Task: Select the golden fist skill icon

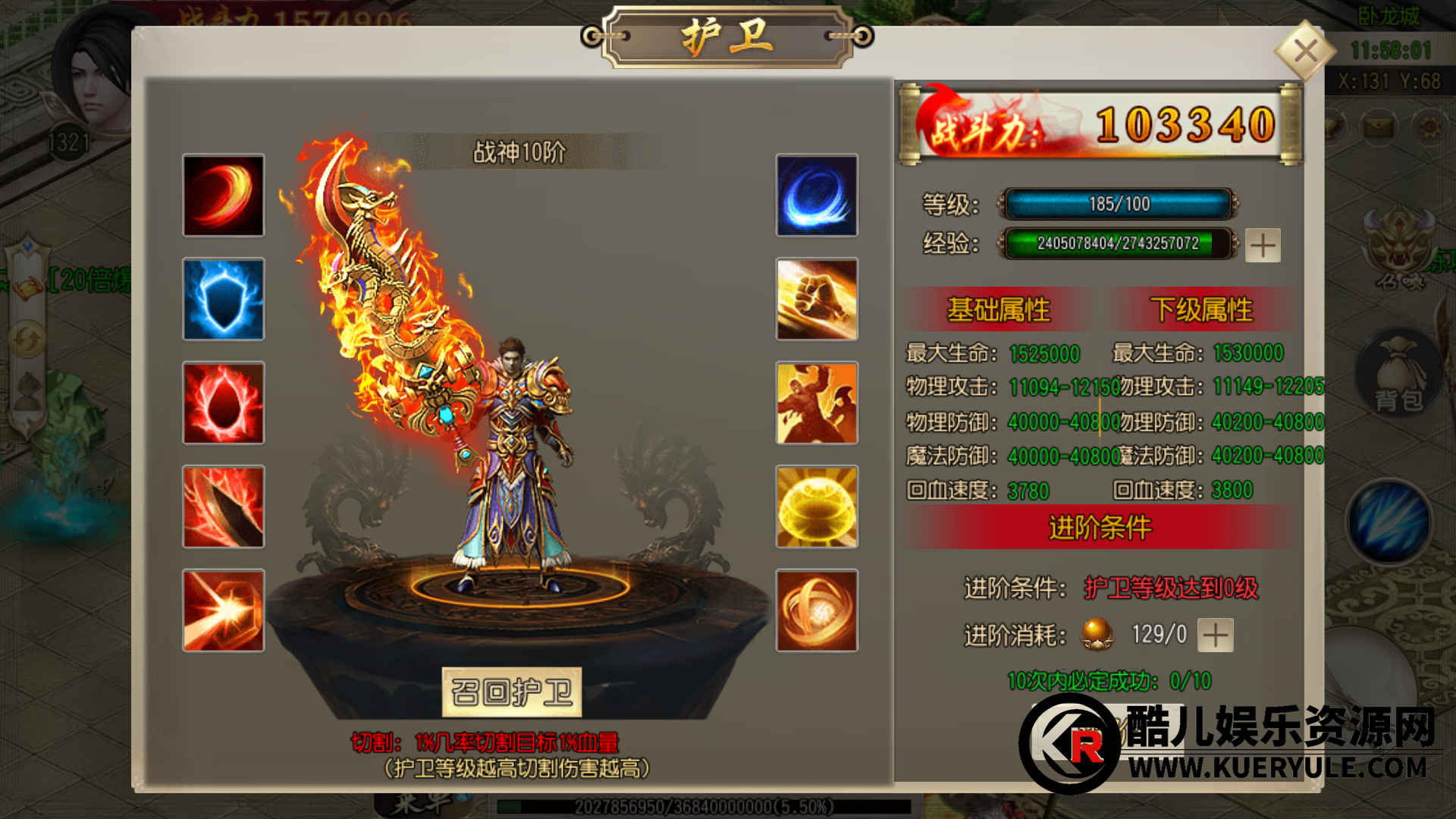Action: (817, 299)
